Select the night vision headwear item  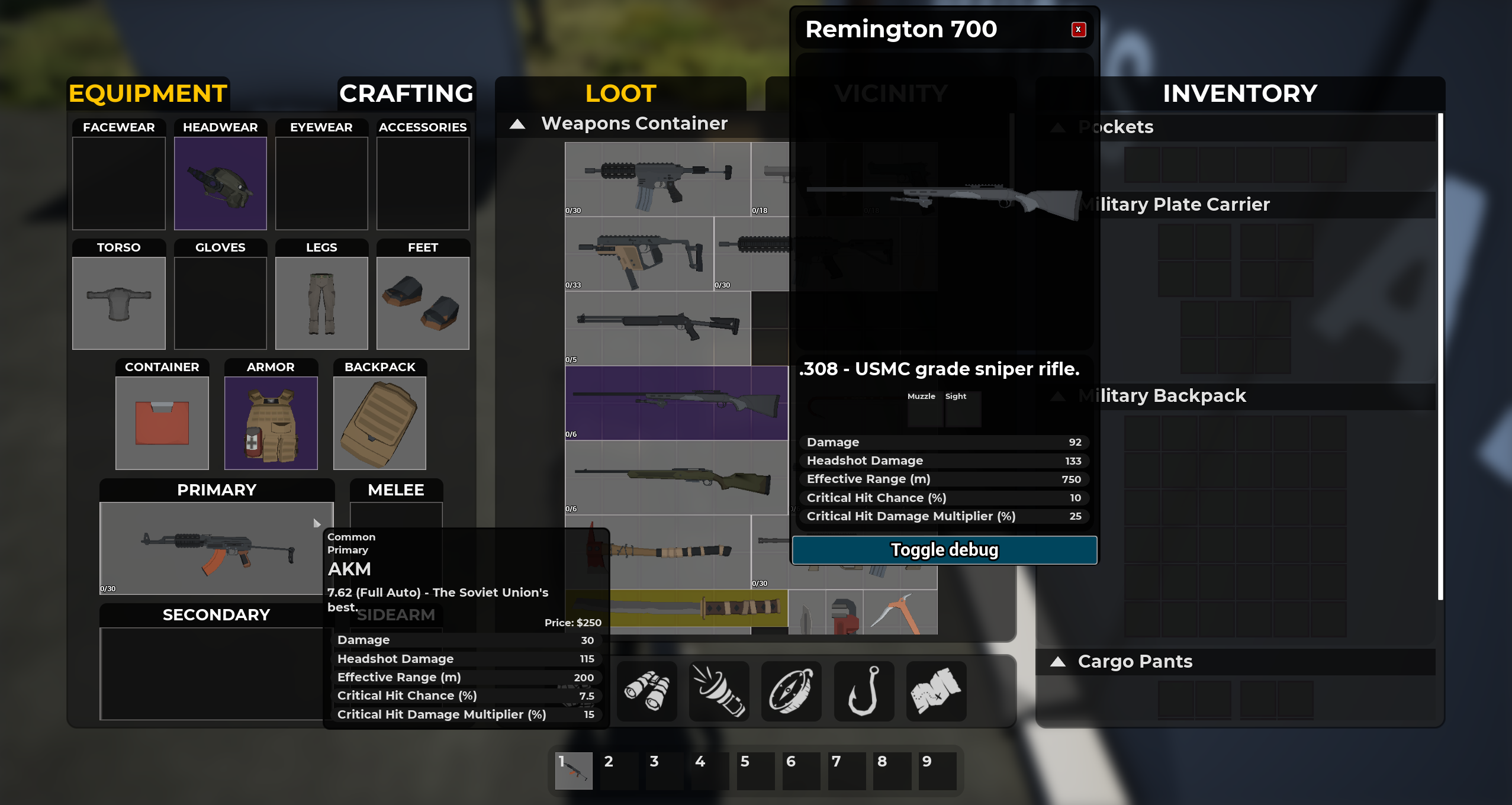coord(220,183)
